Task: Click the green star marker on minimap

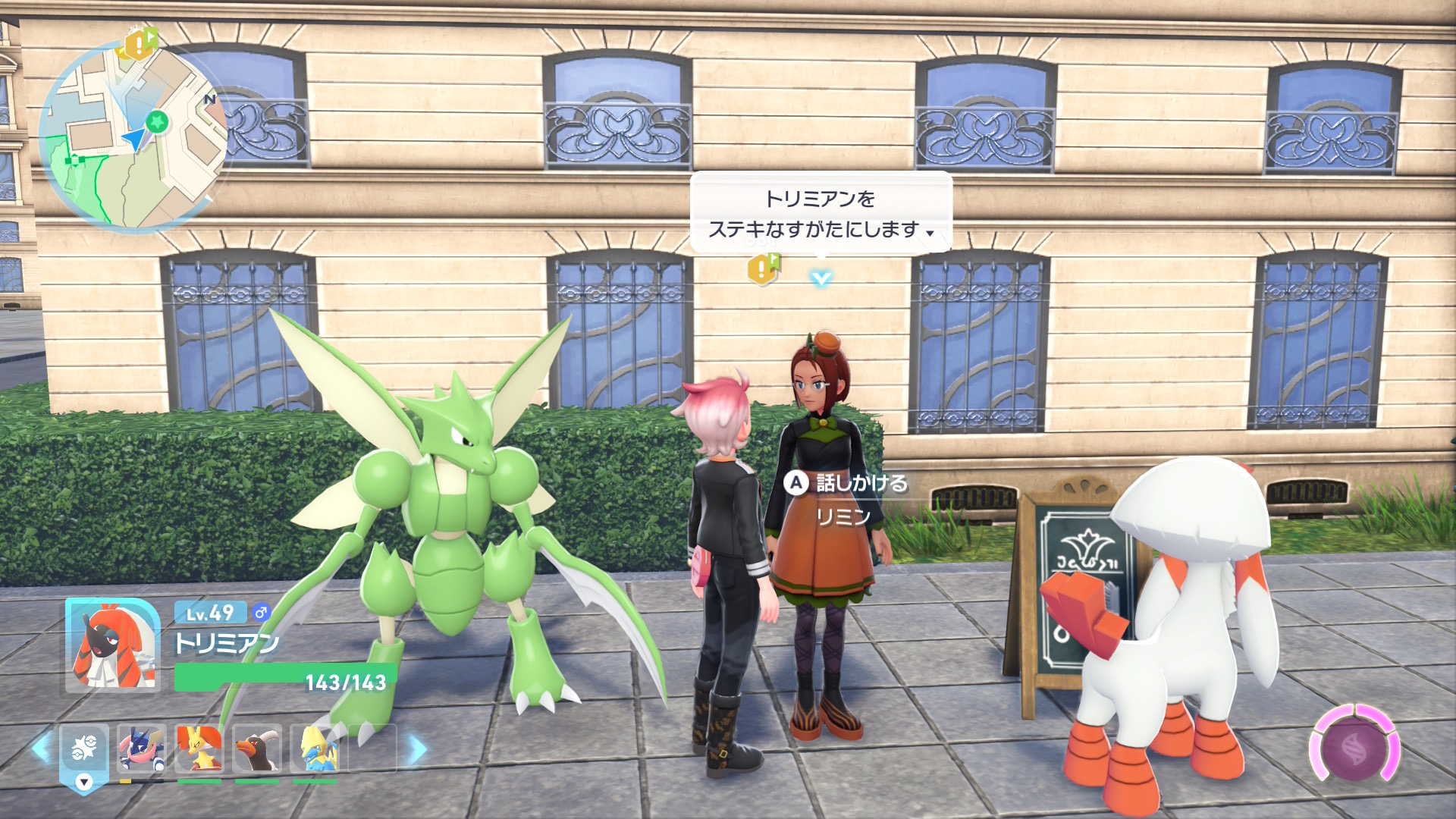Action: tap(157, 121)
